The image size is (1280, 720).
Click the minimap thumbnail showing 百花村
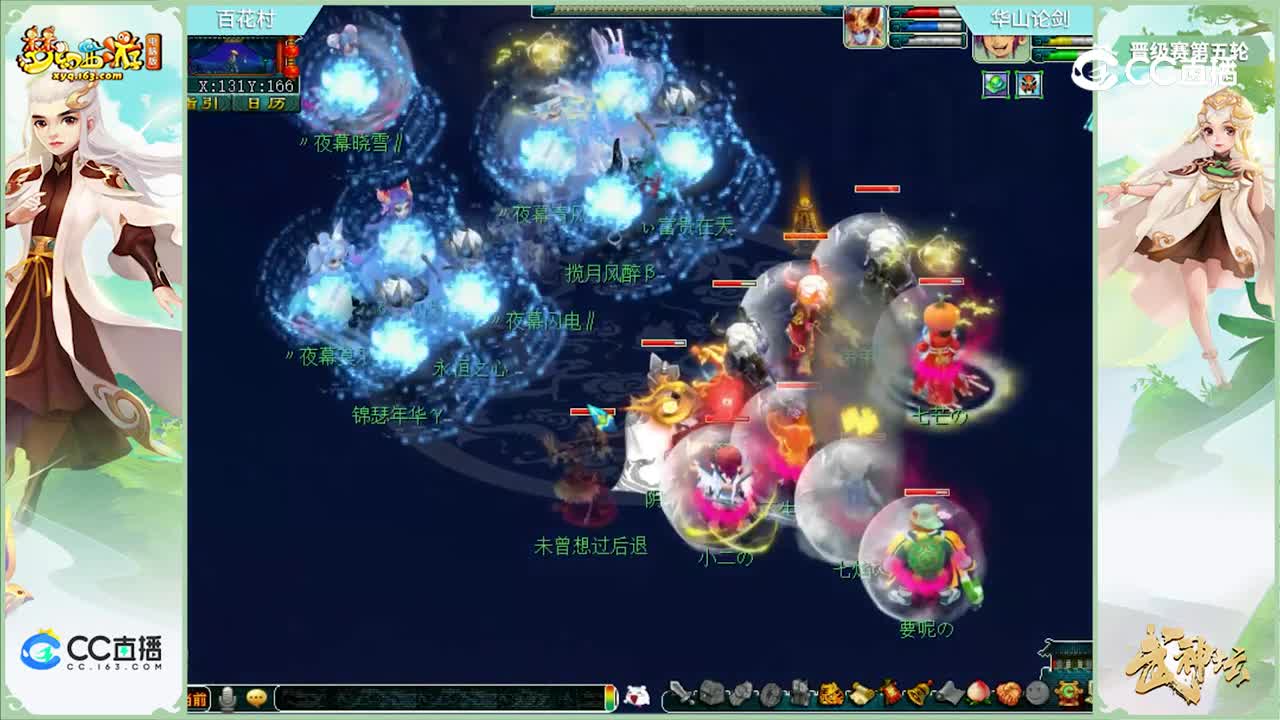pyautogui.click(x=230, y=56)
